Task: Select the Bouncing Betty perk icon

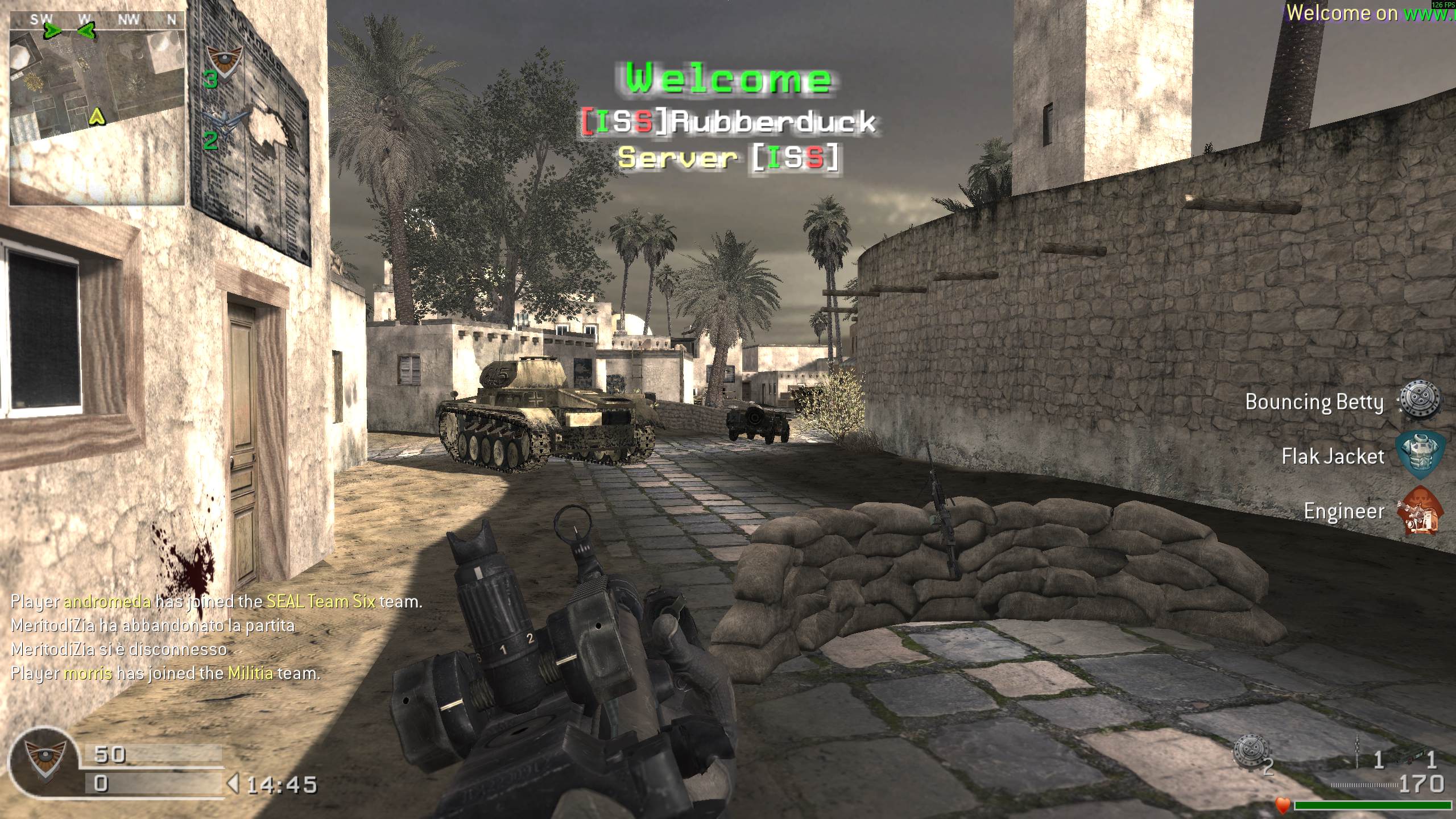Action: 1420,400
